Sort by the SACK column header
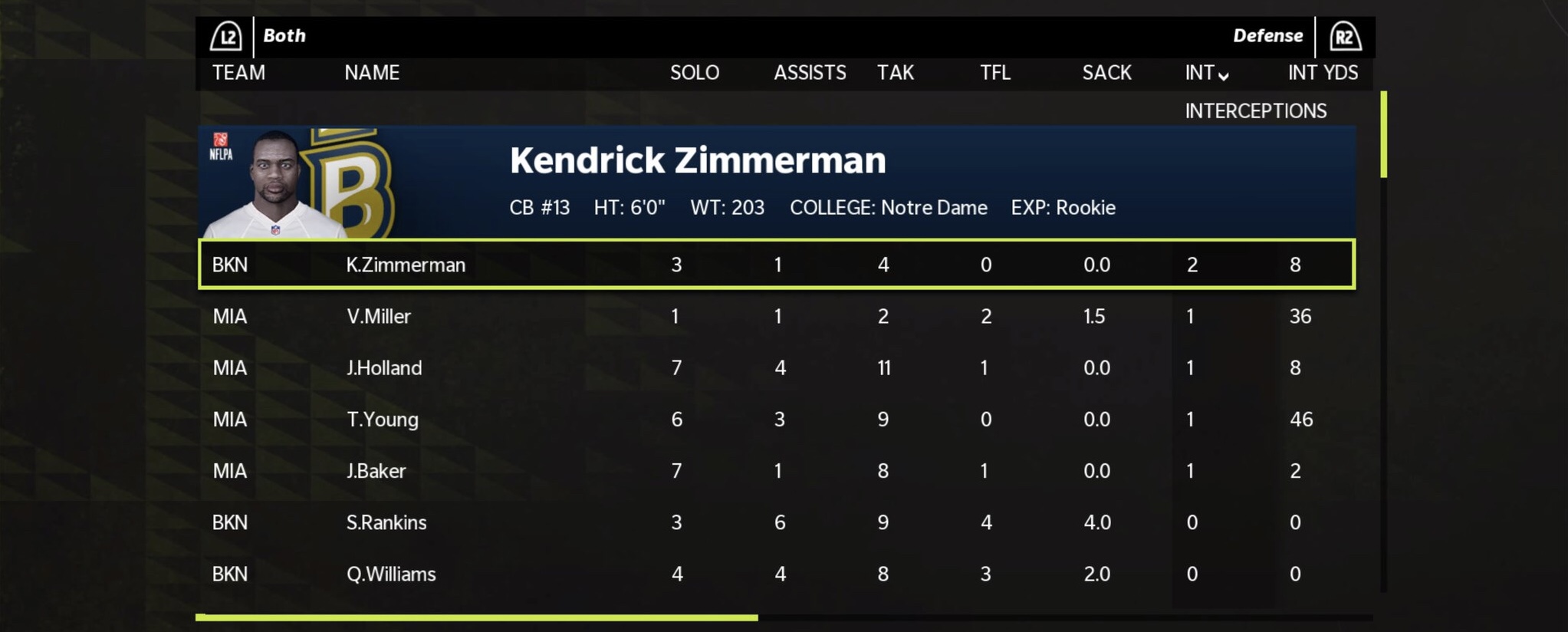 pos(1106,73)
